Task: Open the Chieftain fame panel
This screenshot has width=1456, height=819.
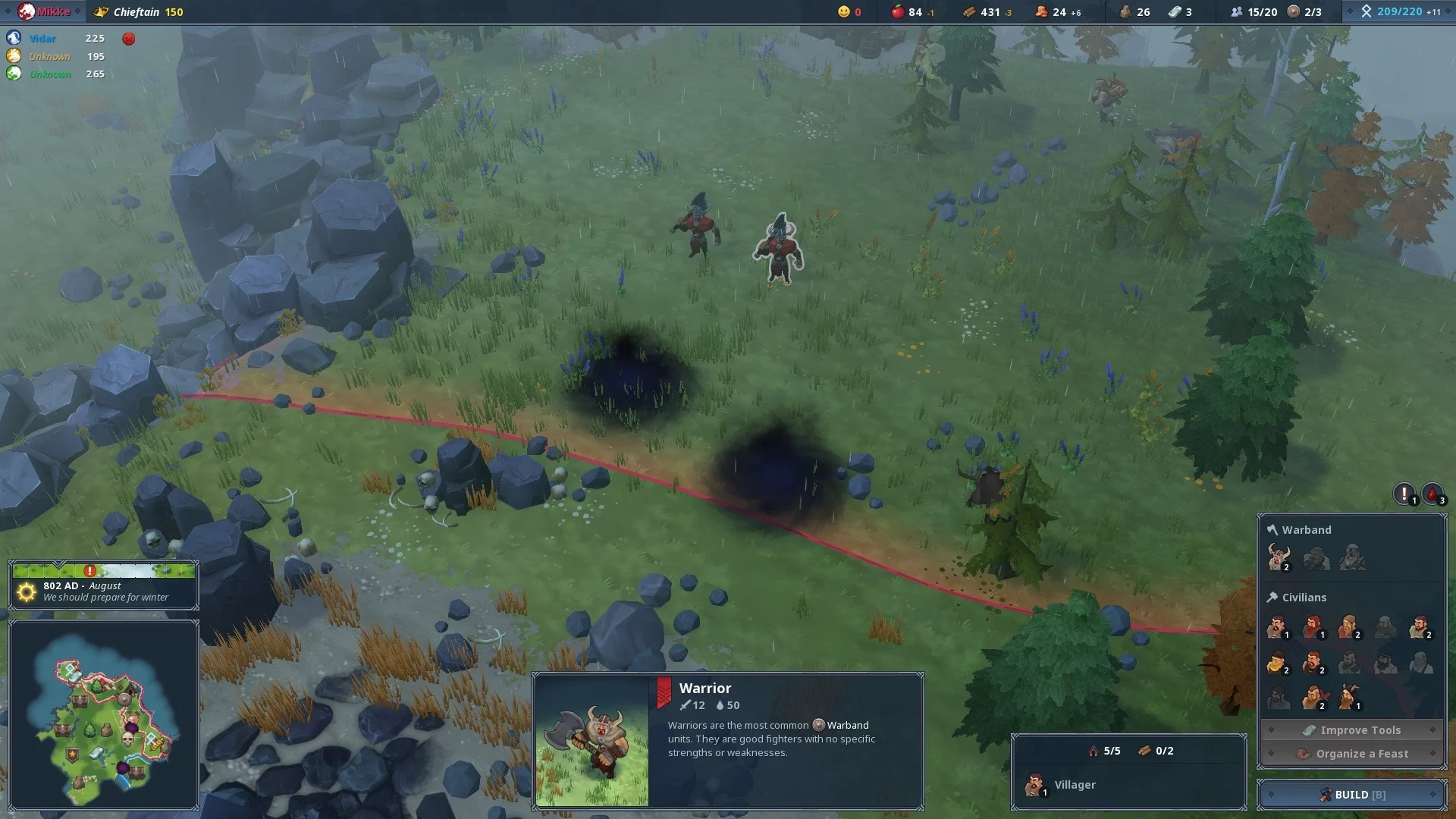Action: [141, 12]
